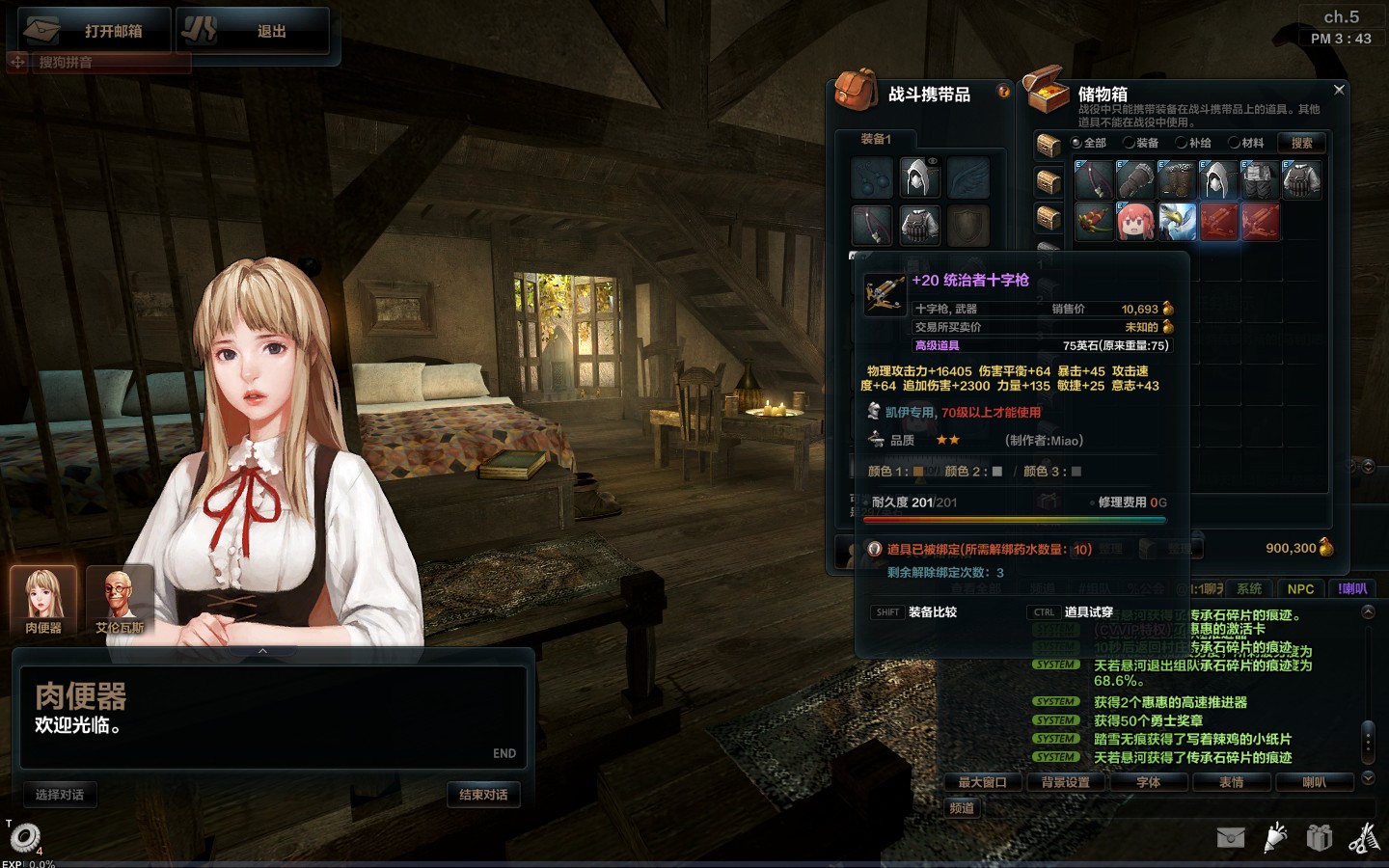Choose 选择对话 dialogue option button

[x=60, y=795]
